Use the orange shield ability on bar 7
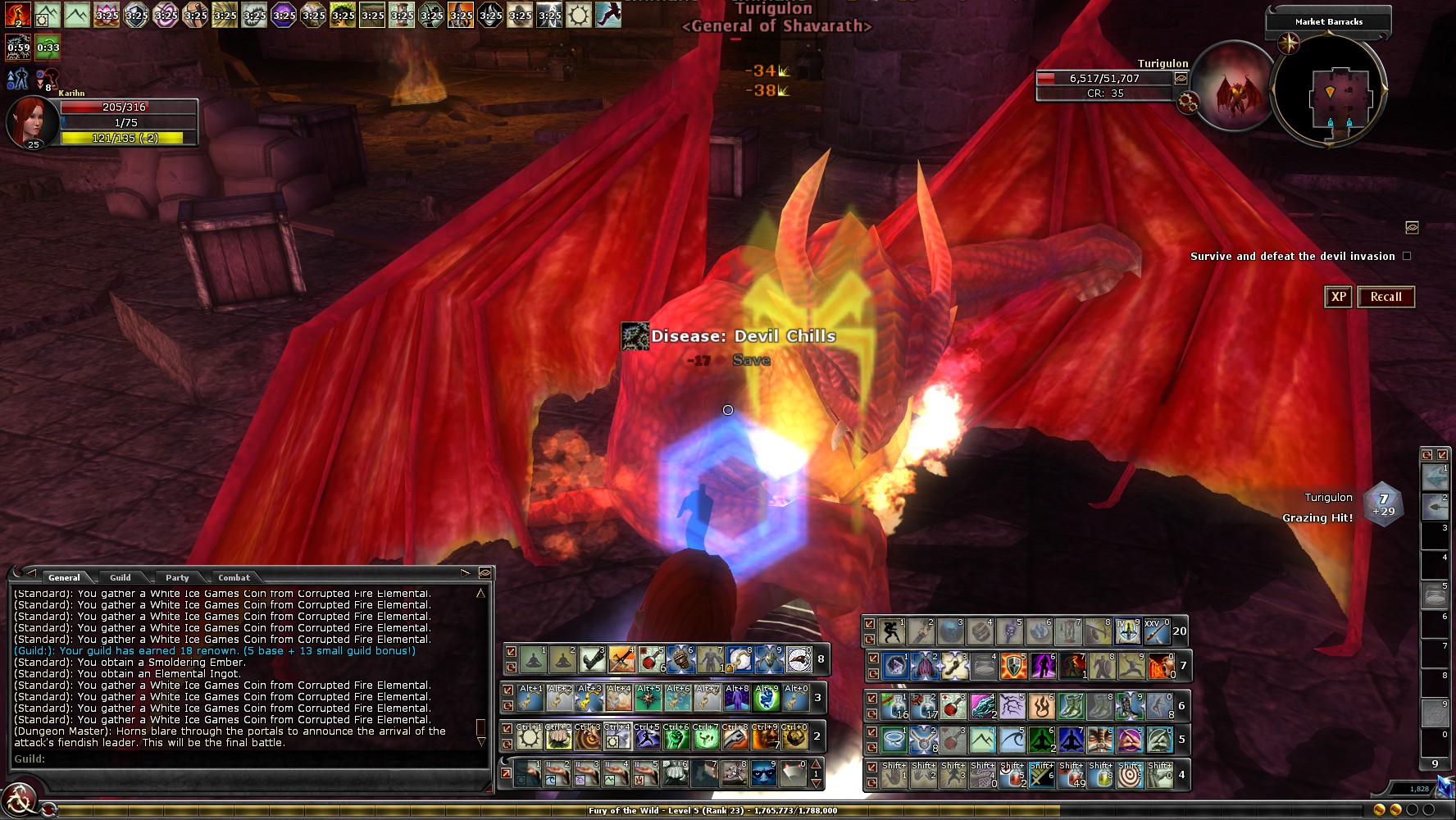 point(1012,666)
